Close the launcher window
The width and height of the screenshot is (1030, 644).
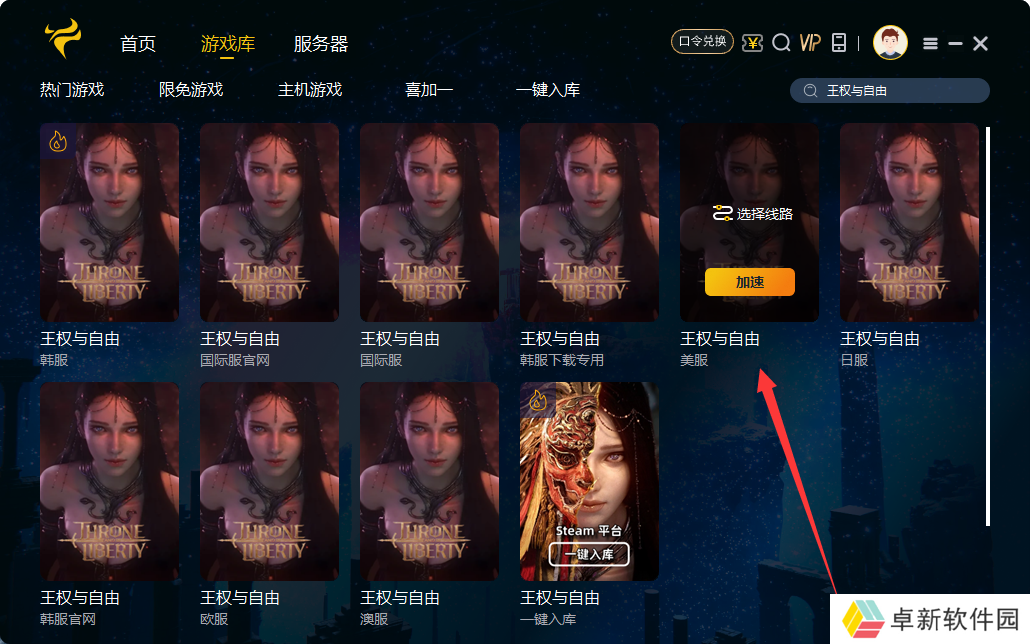point(981,43)
